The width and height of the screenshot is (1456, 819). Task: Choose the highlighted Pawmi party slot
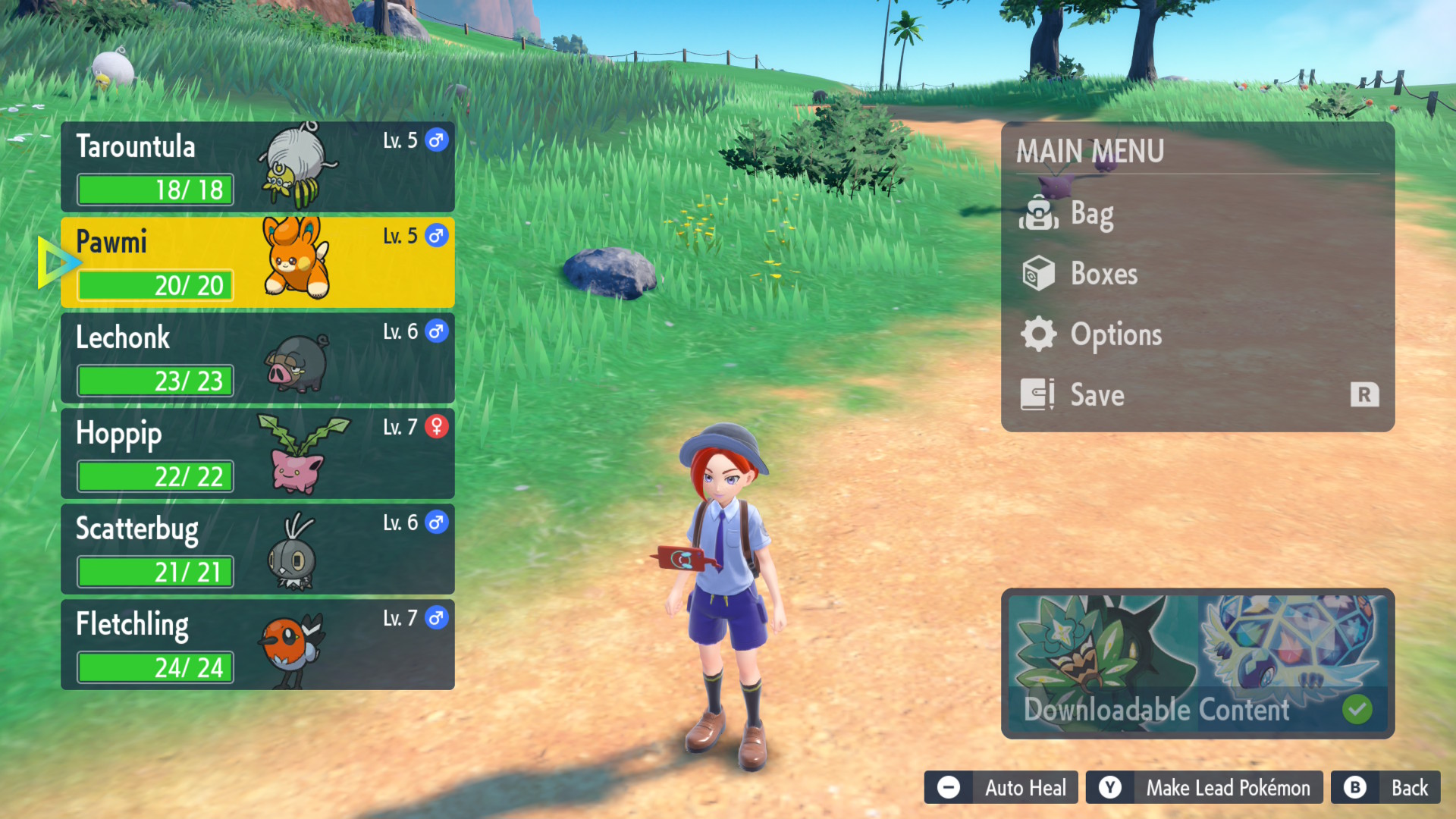coord(258,262)
